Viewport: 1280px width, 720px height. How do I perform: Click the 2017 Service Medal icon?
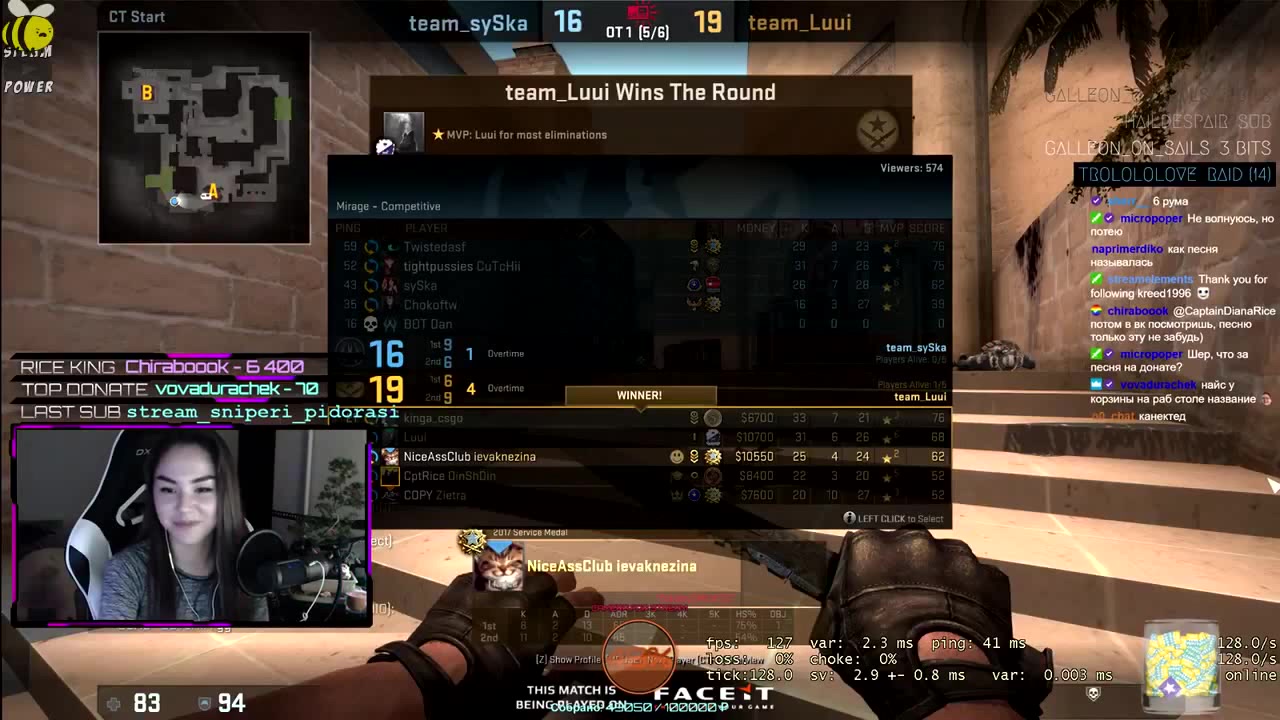470,540
